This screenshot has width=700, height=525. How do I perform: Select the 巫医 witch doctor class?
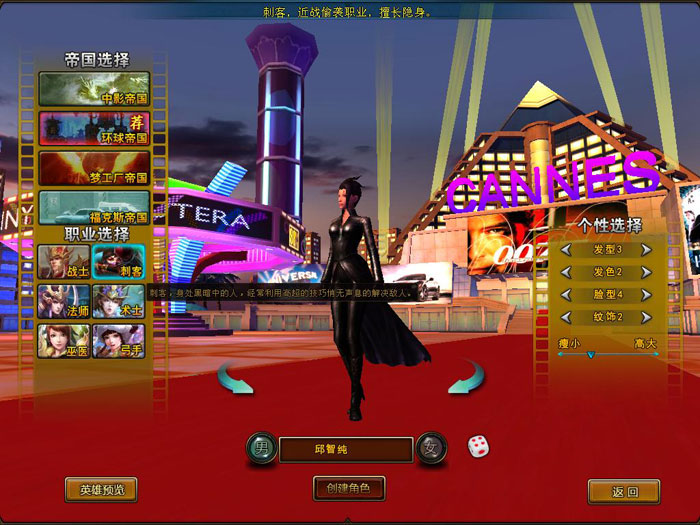tap(64, 341)
